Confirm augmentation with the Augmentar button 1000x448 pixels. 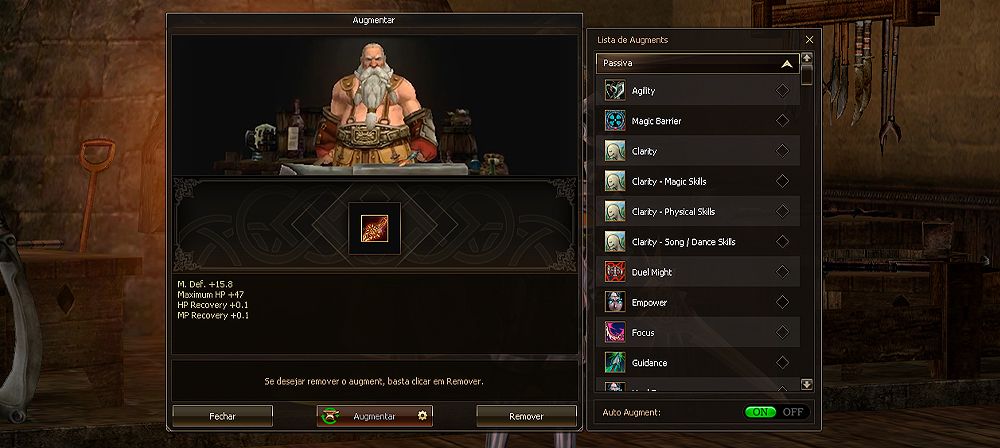(x=374, y=416)
